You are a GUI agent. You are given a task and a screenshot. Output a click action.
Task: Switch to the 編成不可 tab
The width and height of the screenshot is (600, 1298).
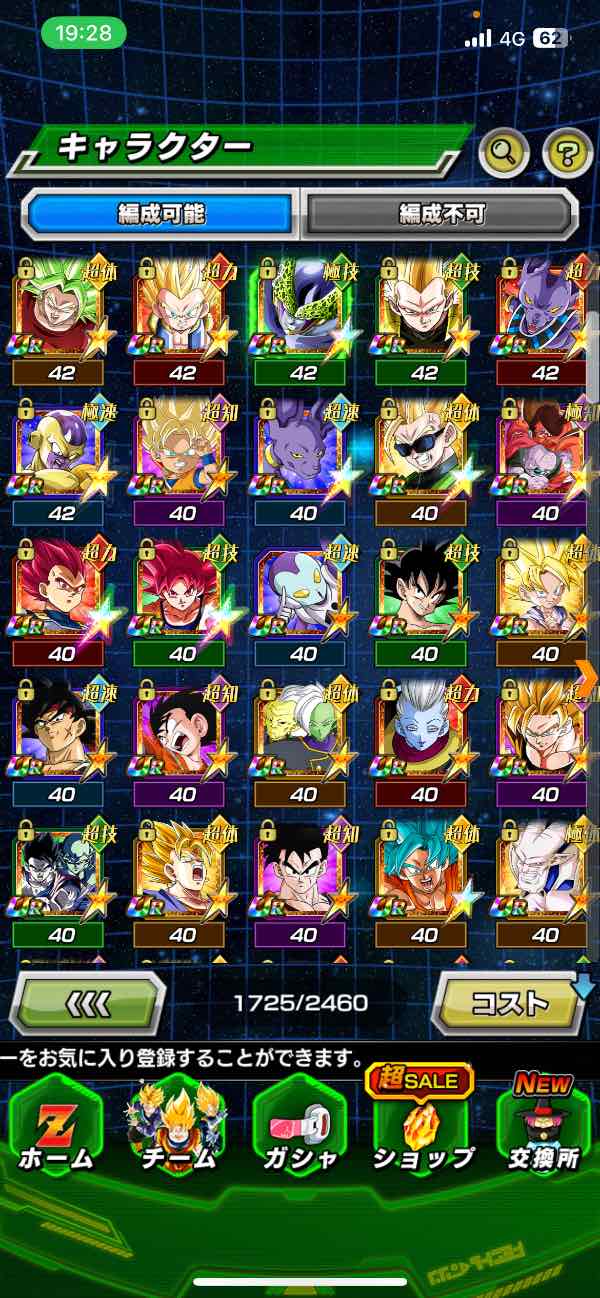coord(441,213)
